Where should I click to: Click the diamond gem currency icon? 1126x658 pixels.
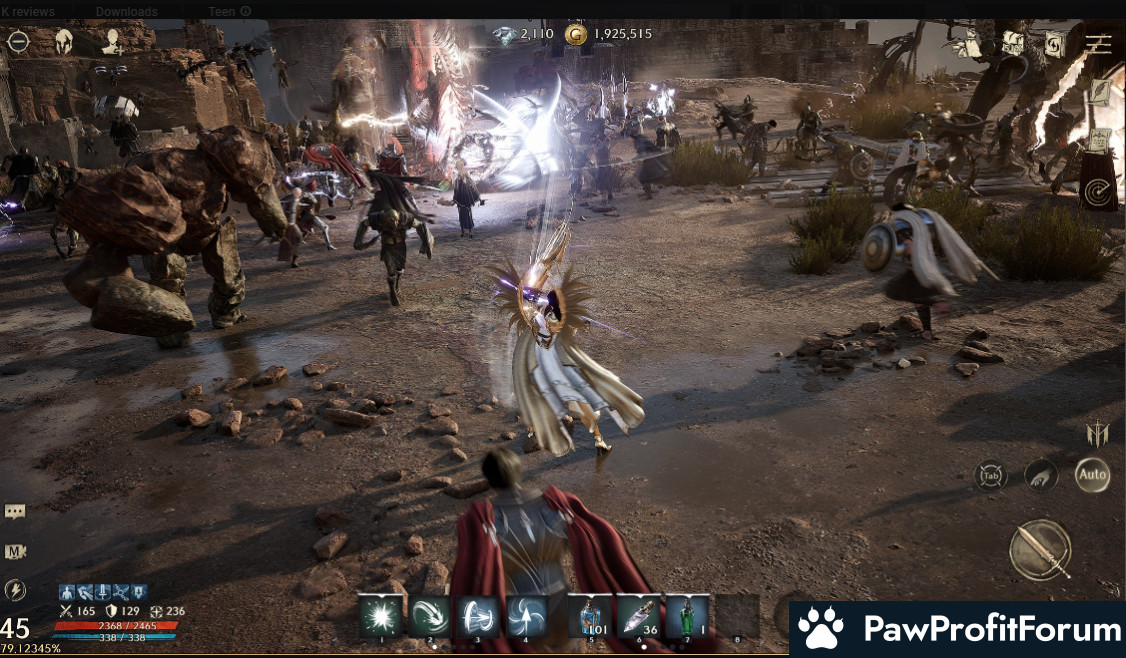[506, 35]
